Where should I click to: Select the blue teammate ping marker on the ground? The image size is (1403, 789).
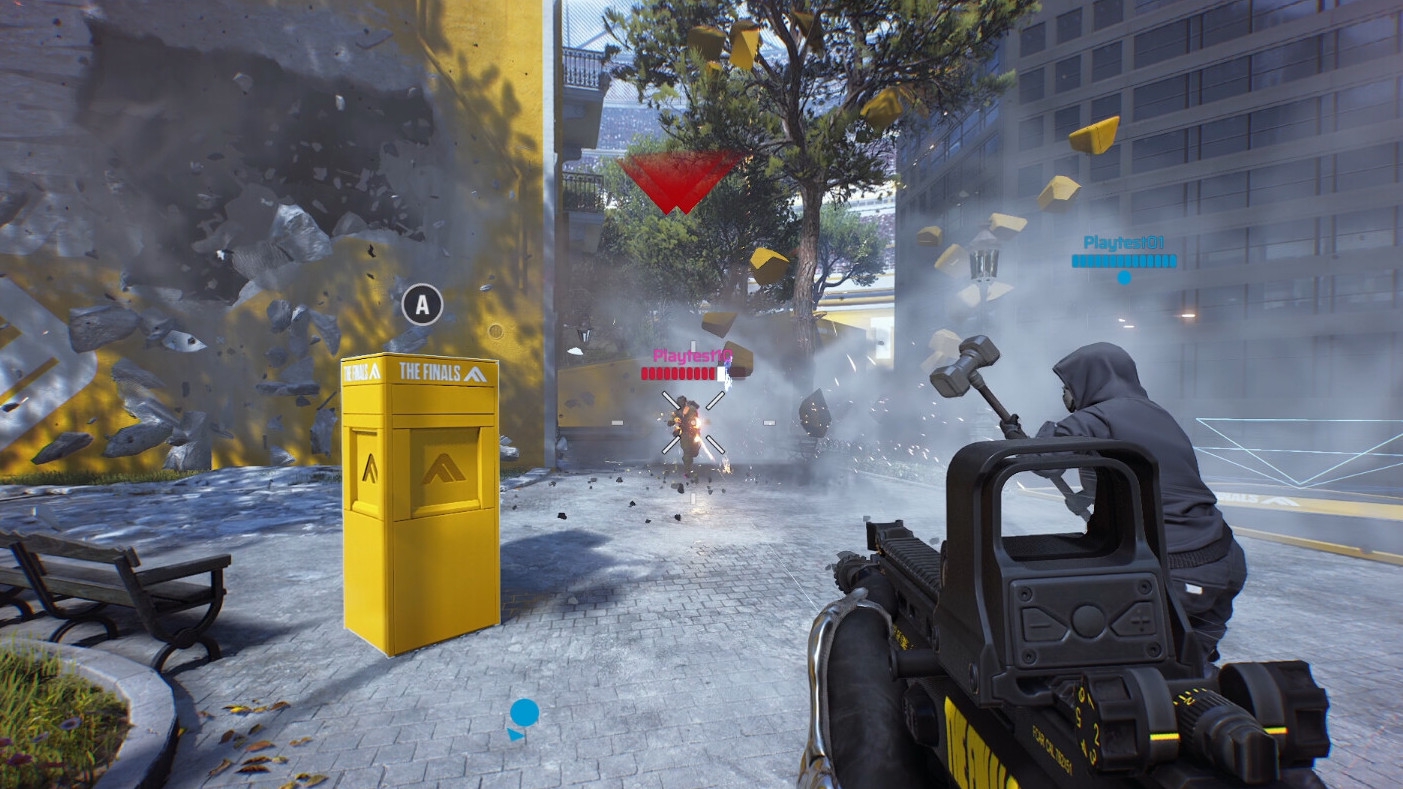tap(523, 716)
